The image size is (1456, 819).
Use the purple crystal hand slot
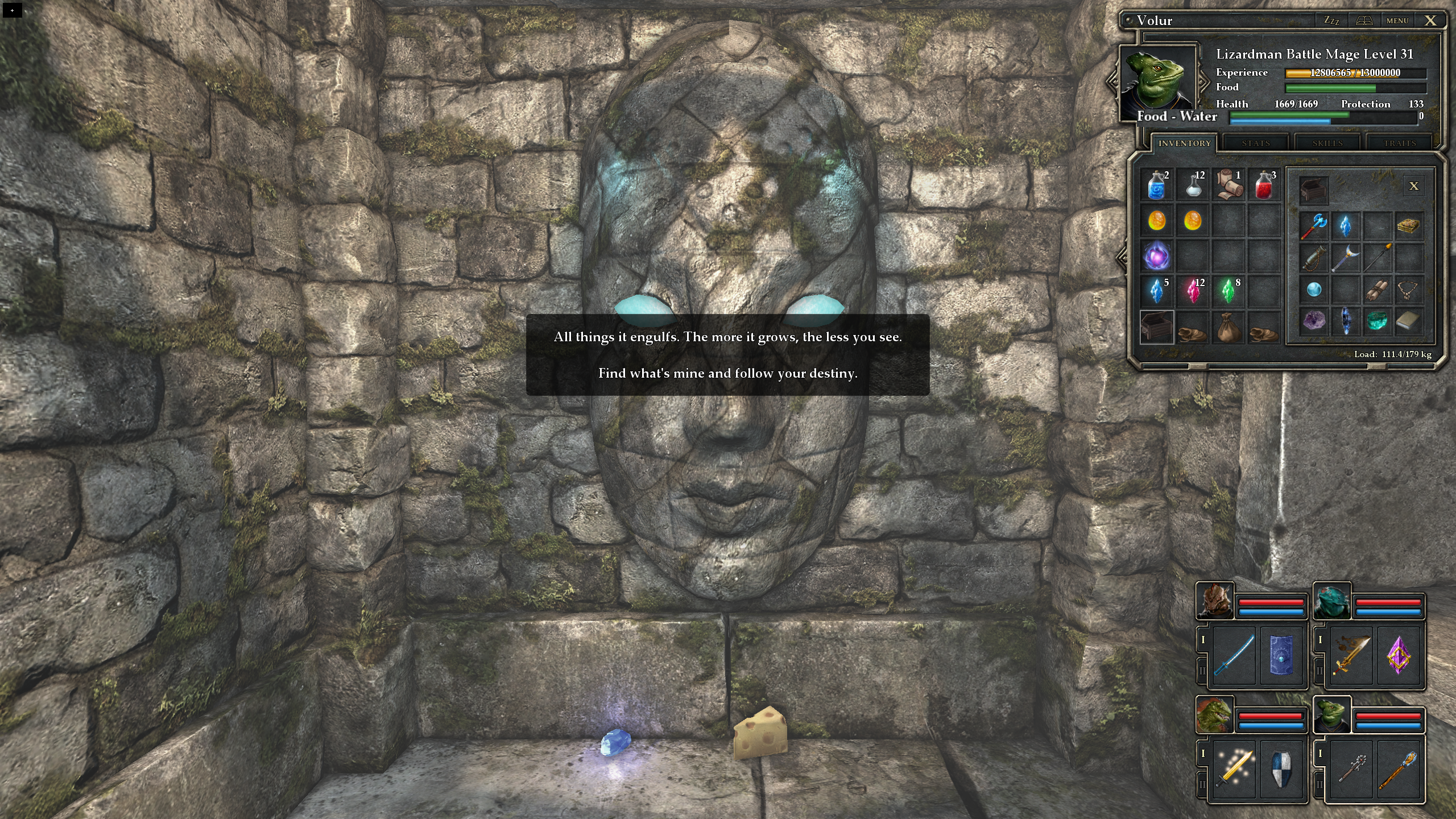1399,655
